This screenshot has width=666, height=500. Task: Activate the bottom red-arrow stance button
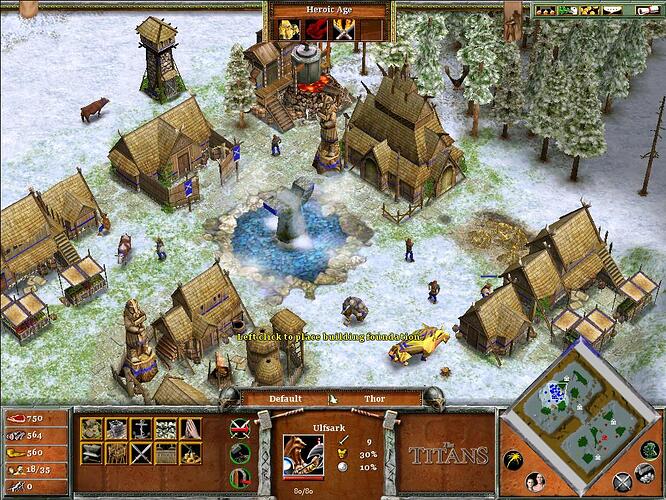pyautogui.click(x=238, y=477)
